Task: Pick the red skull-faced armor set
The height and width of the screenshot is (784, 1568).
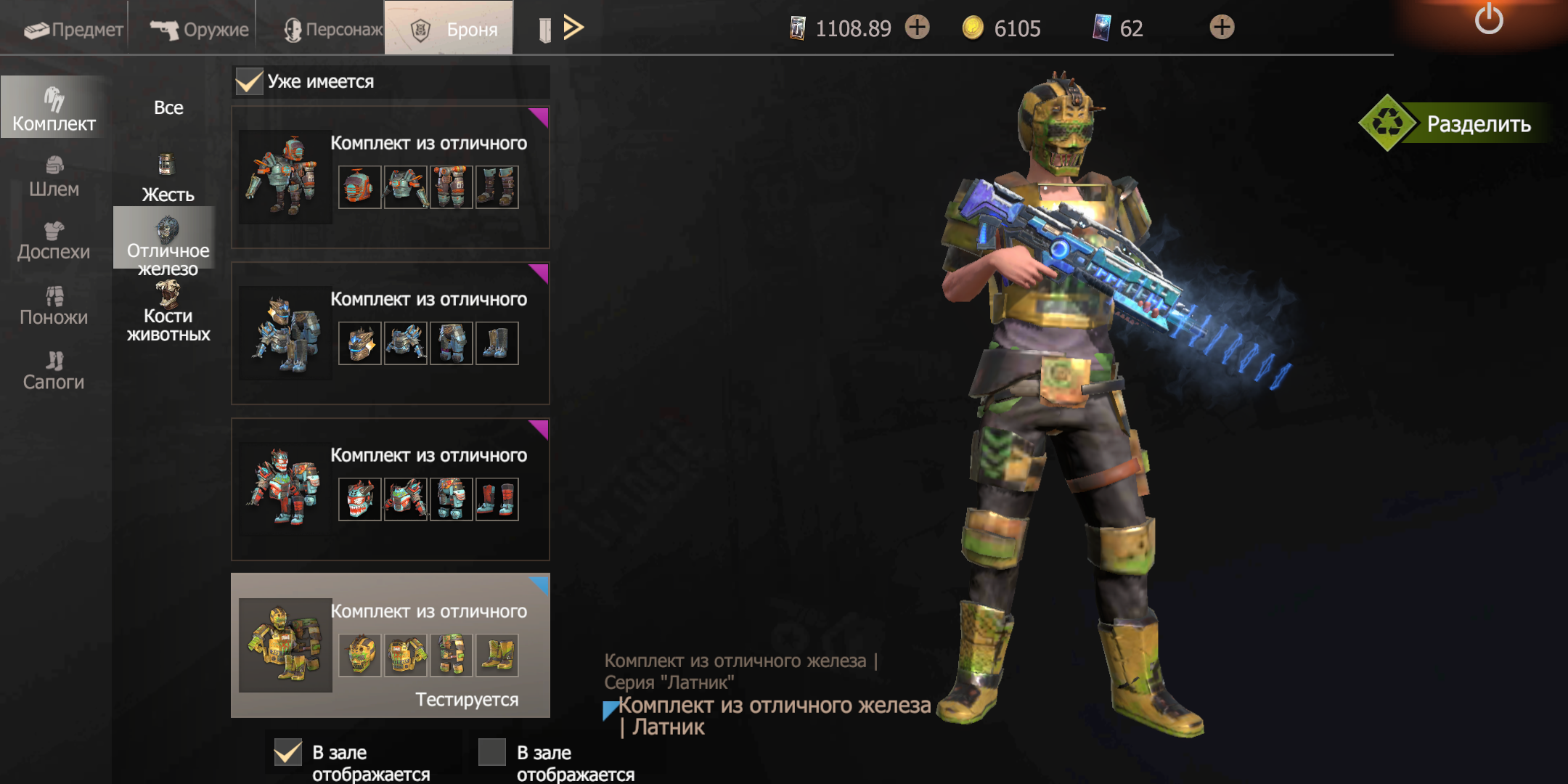Action: click(390, 489)
